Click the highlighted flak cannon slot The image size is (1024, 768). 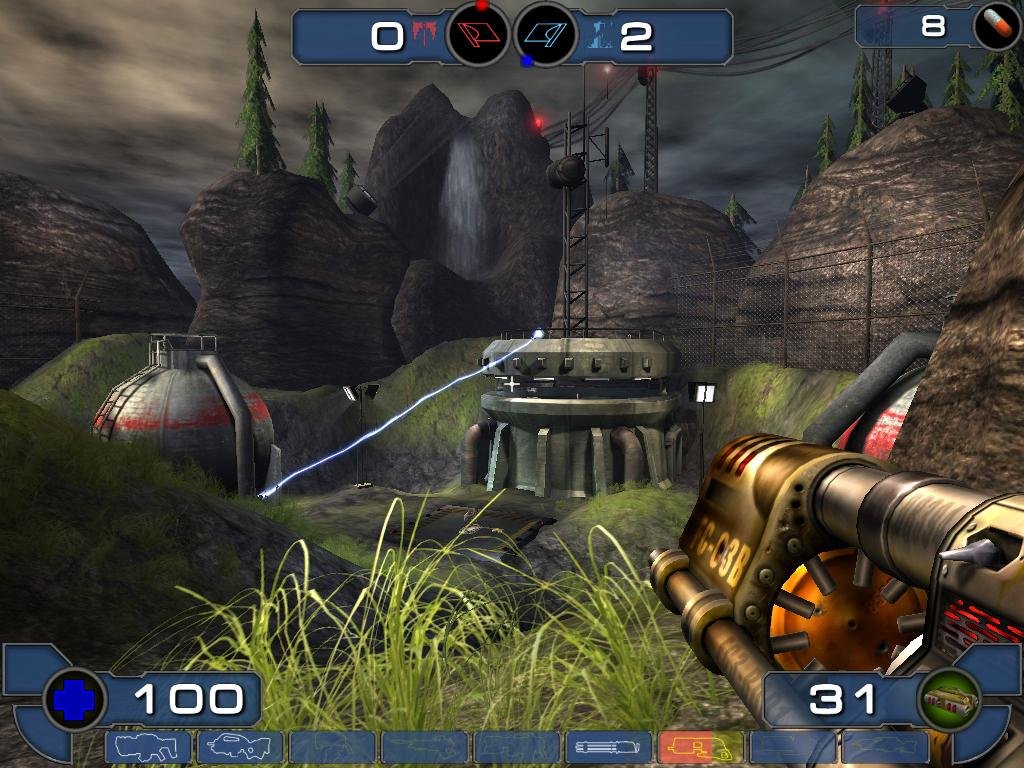coord(700,747)
